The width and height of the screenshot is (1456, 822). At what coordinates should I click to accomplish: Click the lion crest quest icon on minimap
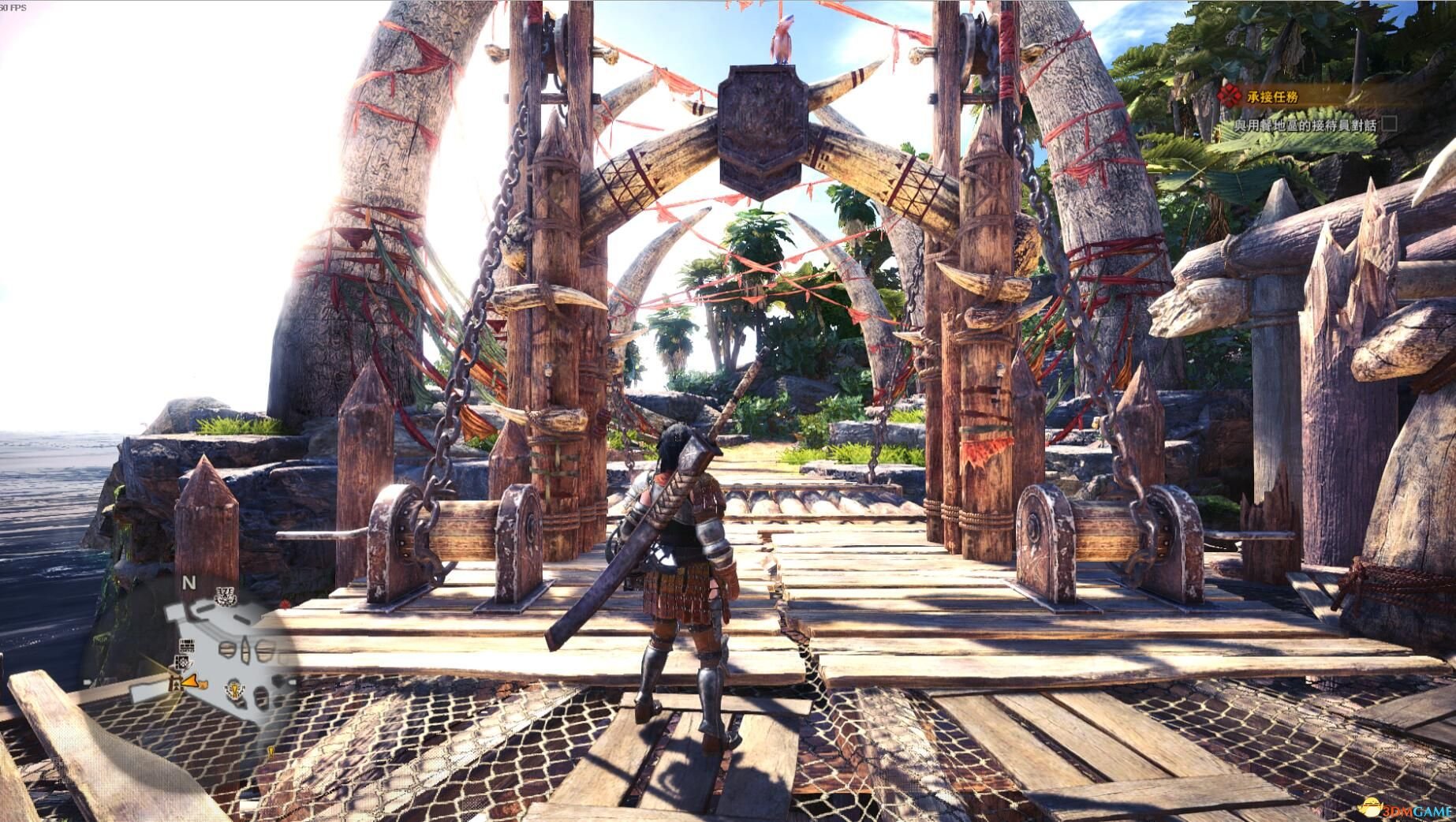(x=234, y=688)
